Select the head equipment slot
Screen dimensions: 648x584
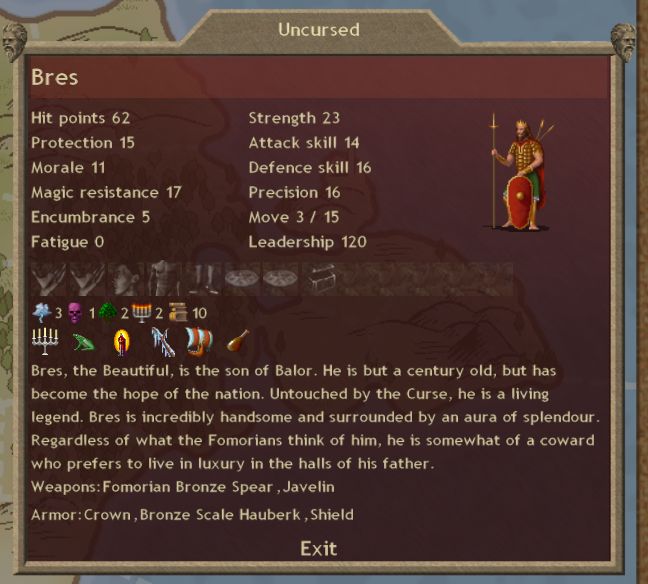tap(126, 279)
